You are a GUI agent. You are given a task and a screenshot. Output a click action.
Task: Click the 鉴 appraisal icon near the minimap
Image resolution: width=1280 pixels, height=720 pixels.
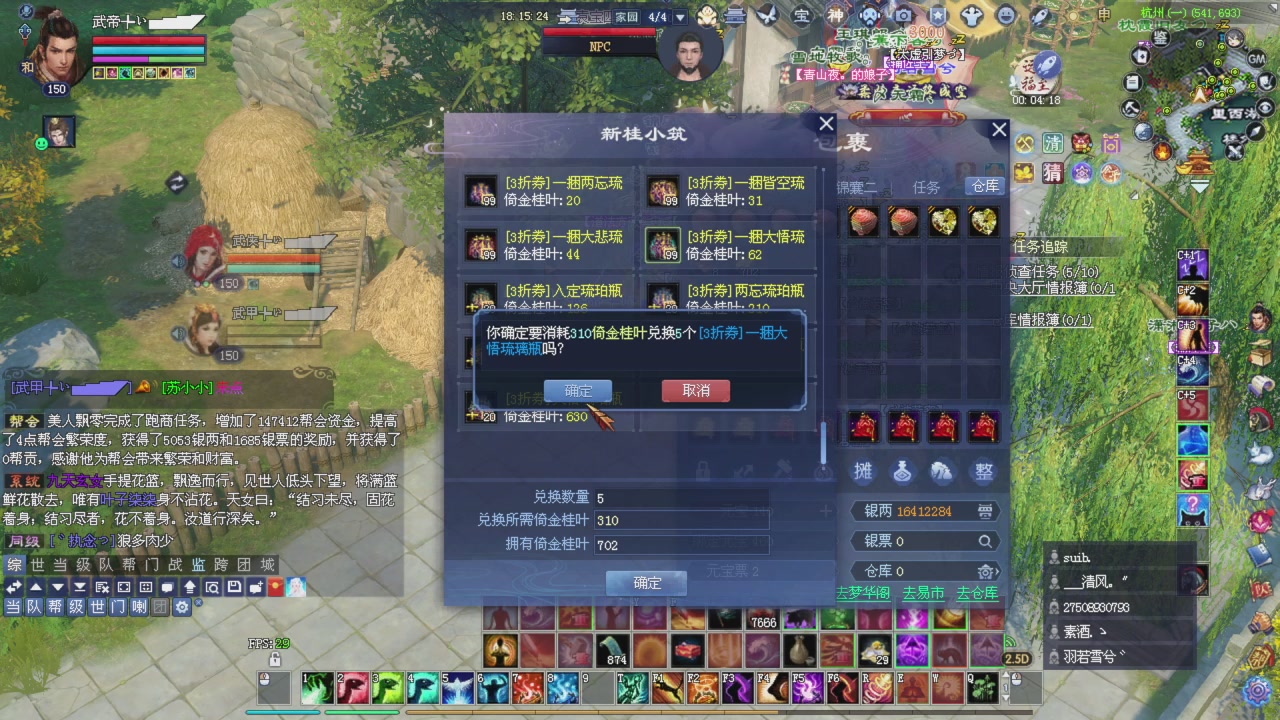pos(1160,38)
